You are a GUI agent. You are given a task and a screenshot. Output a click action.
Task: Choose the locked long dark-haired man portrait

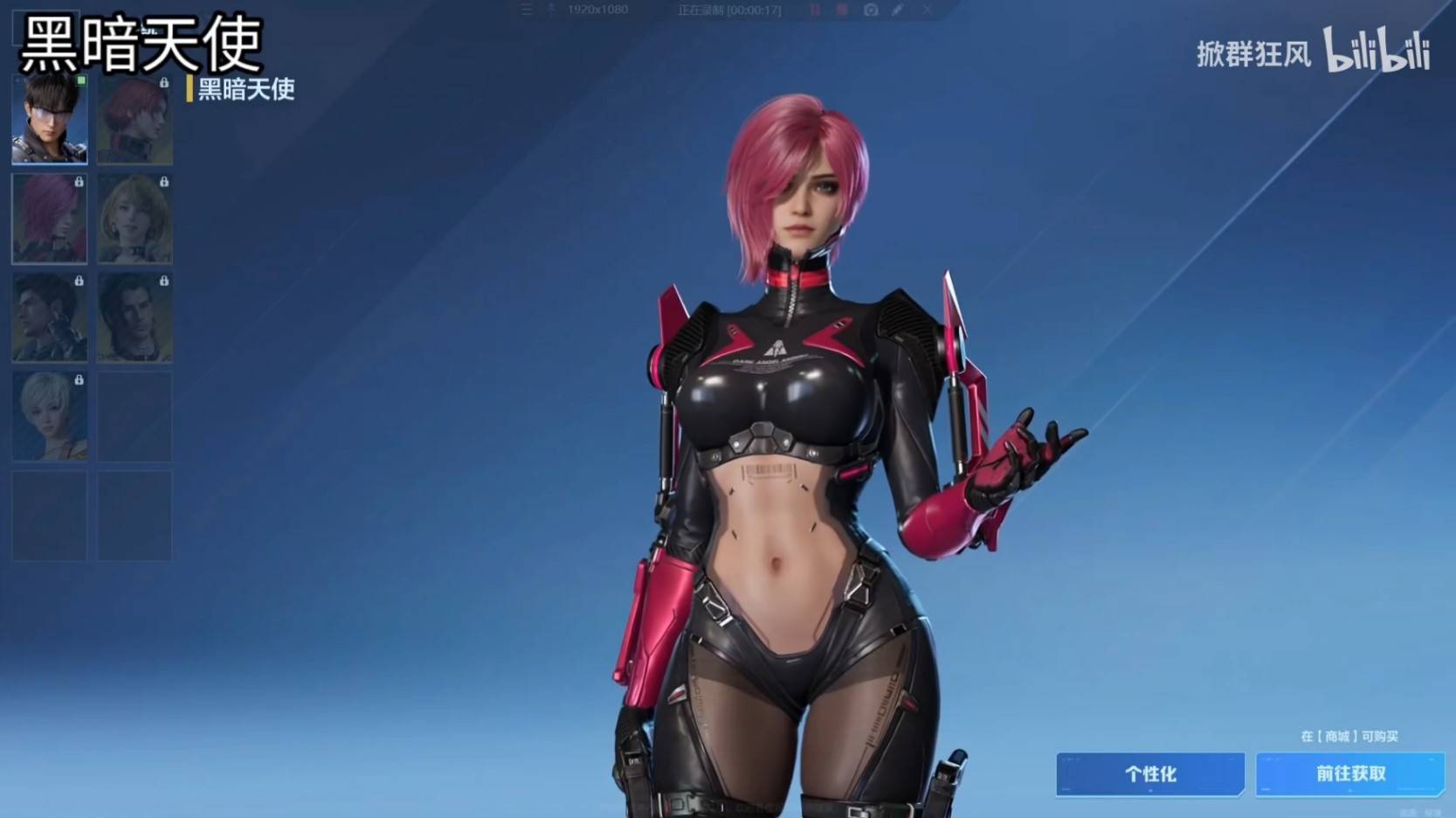click(x=135, y=318)
